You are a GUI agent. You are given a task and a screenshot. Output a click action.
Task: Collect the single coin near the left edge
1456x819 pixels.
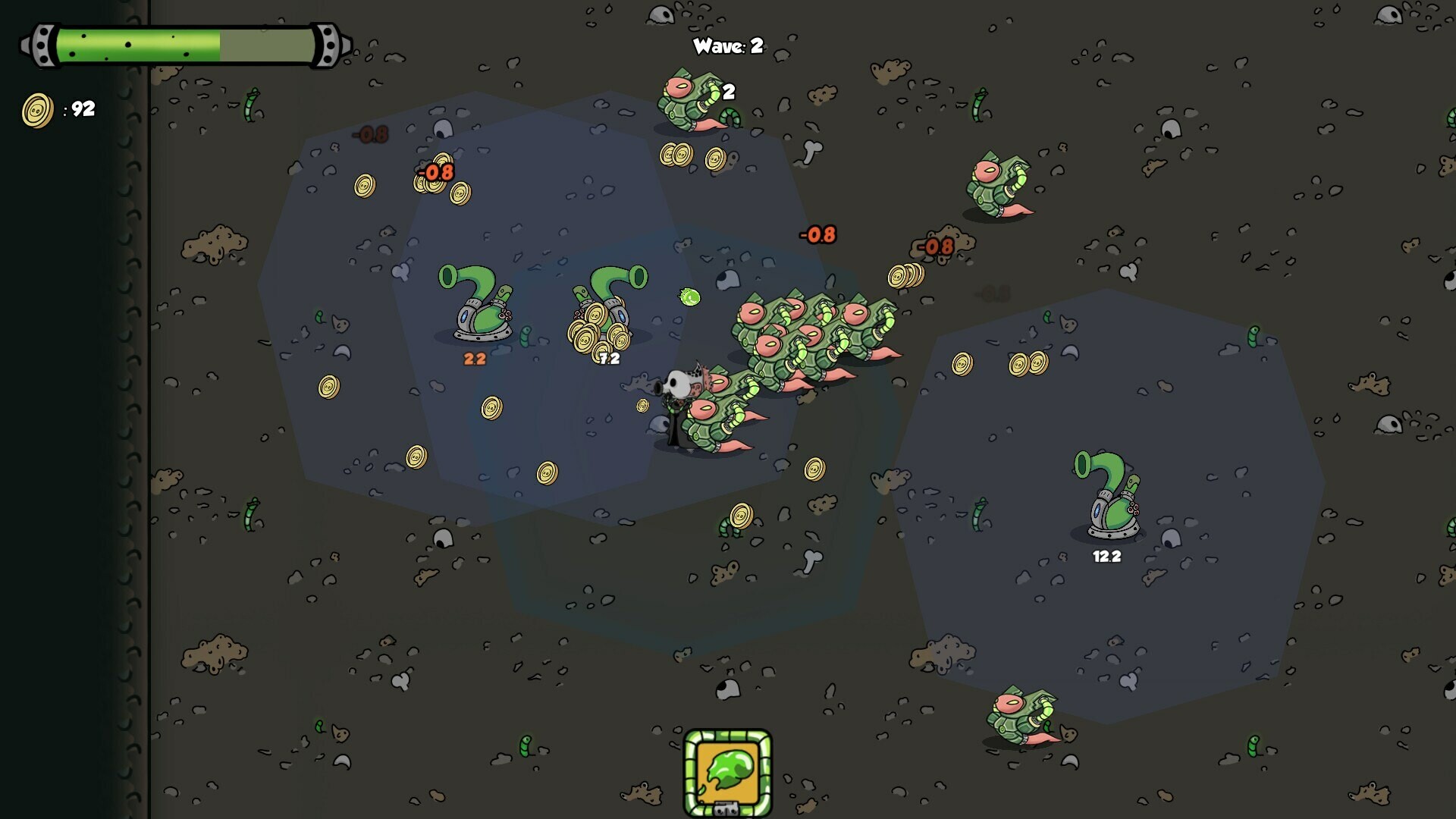(x=328, y=385)
